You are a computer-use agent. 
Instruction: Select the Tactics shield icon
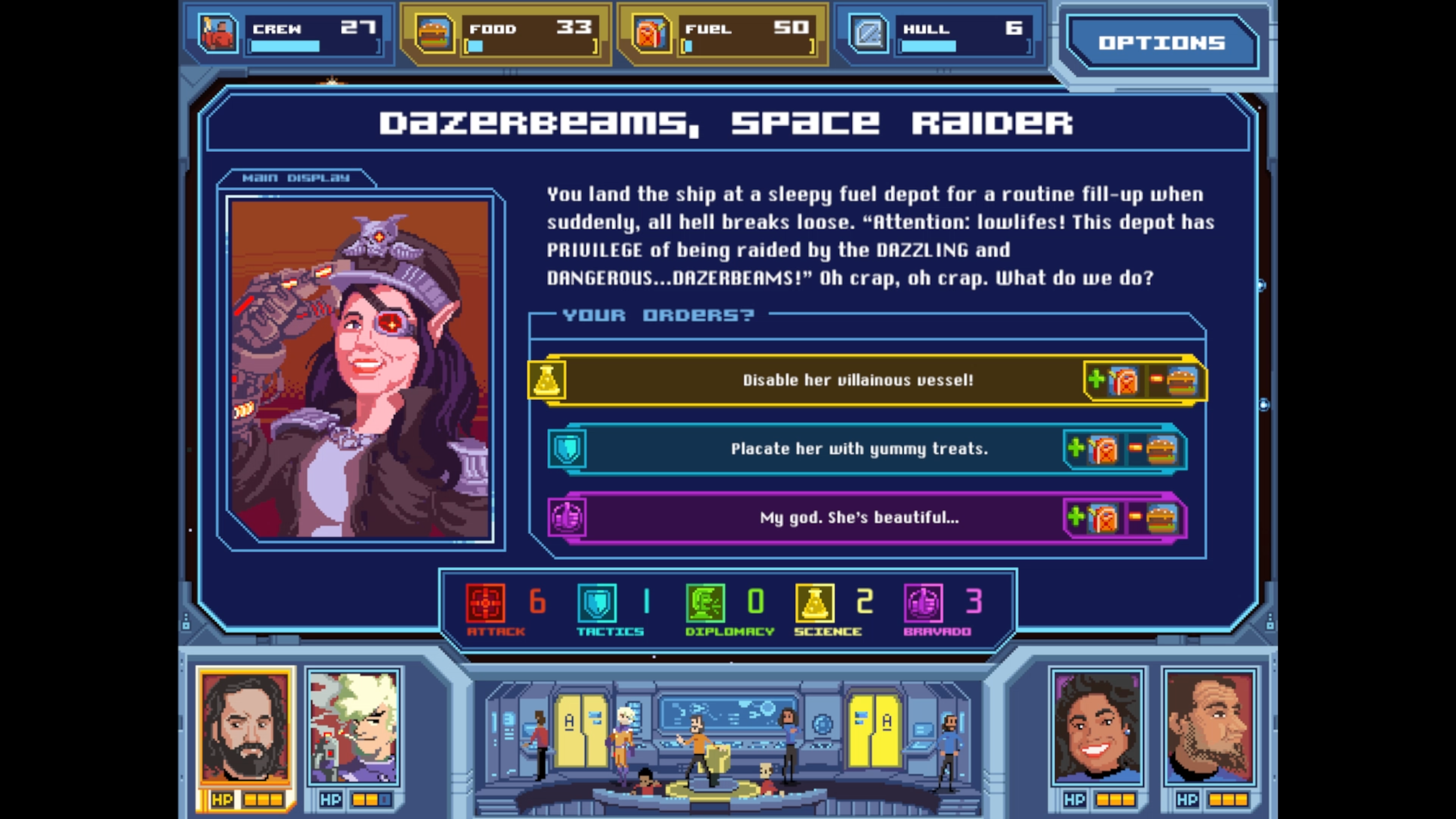pos(597,604)
